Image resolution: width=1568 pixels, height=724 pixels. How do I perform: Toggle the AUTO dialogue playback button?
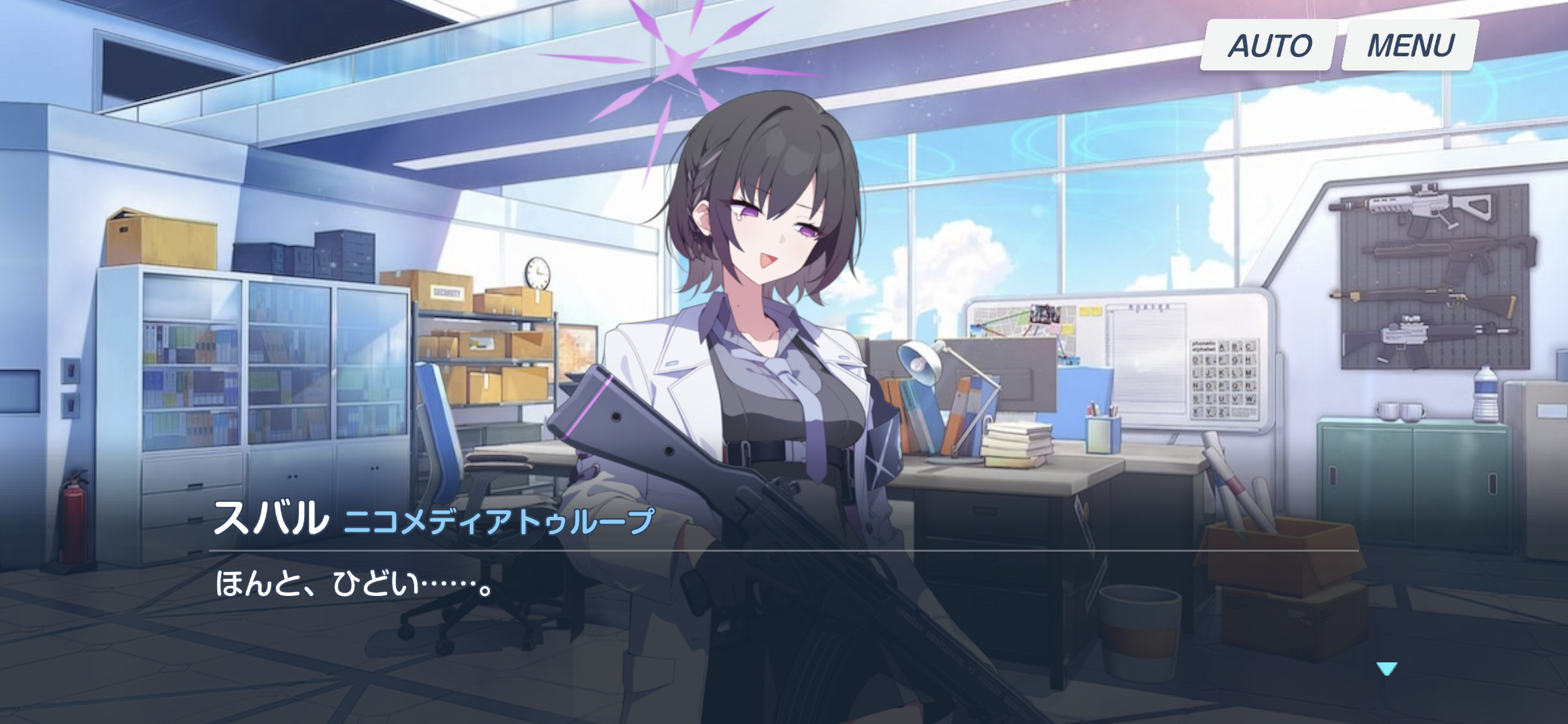pos(1268,46)
